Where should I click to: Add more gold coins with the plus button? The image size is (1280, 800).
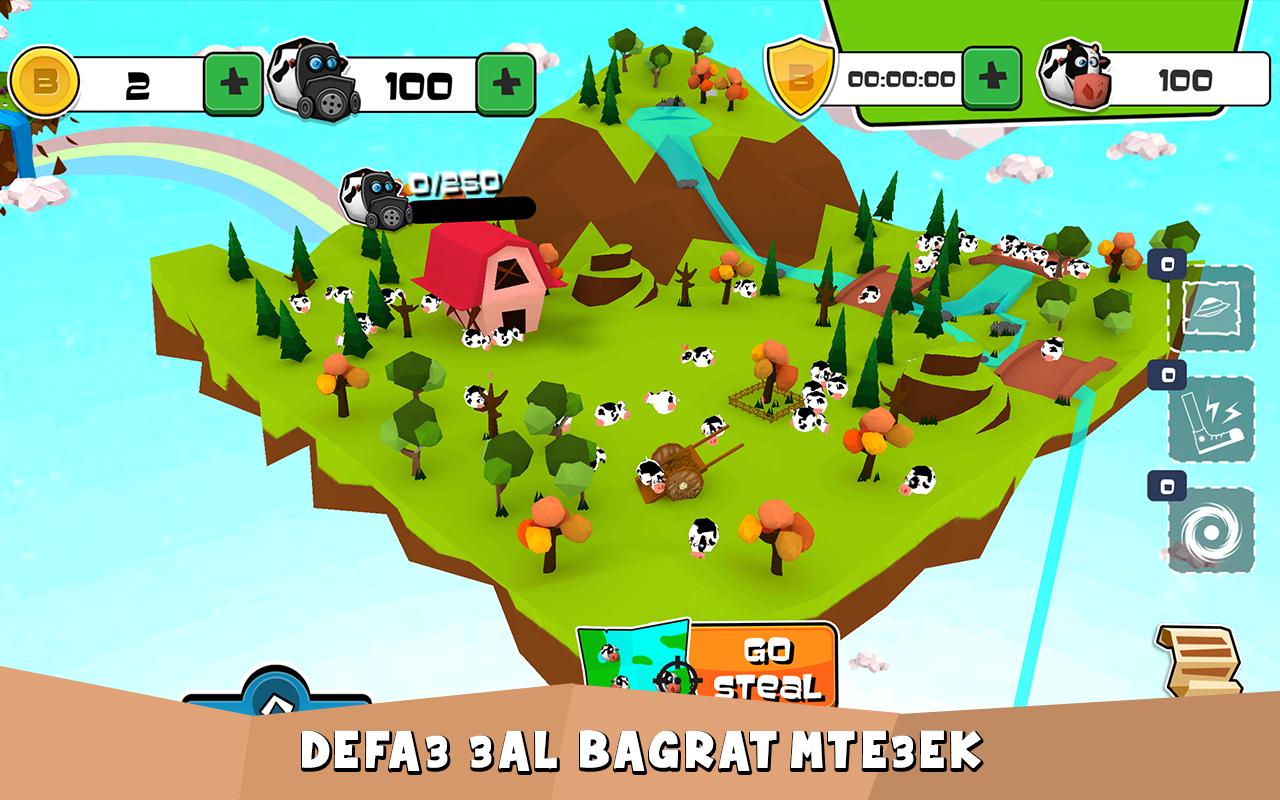point(234,85)
